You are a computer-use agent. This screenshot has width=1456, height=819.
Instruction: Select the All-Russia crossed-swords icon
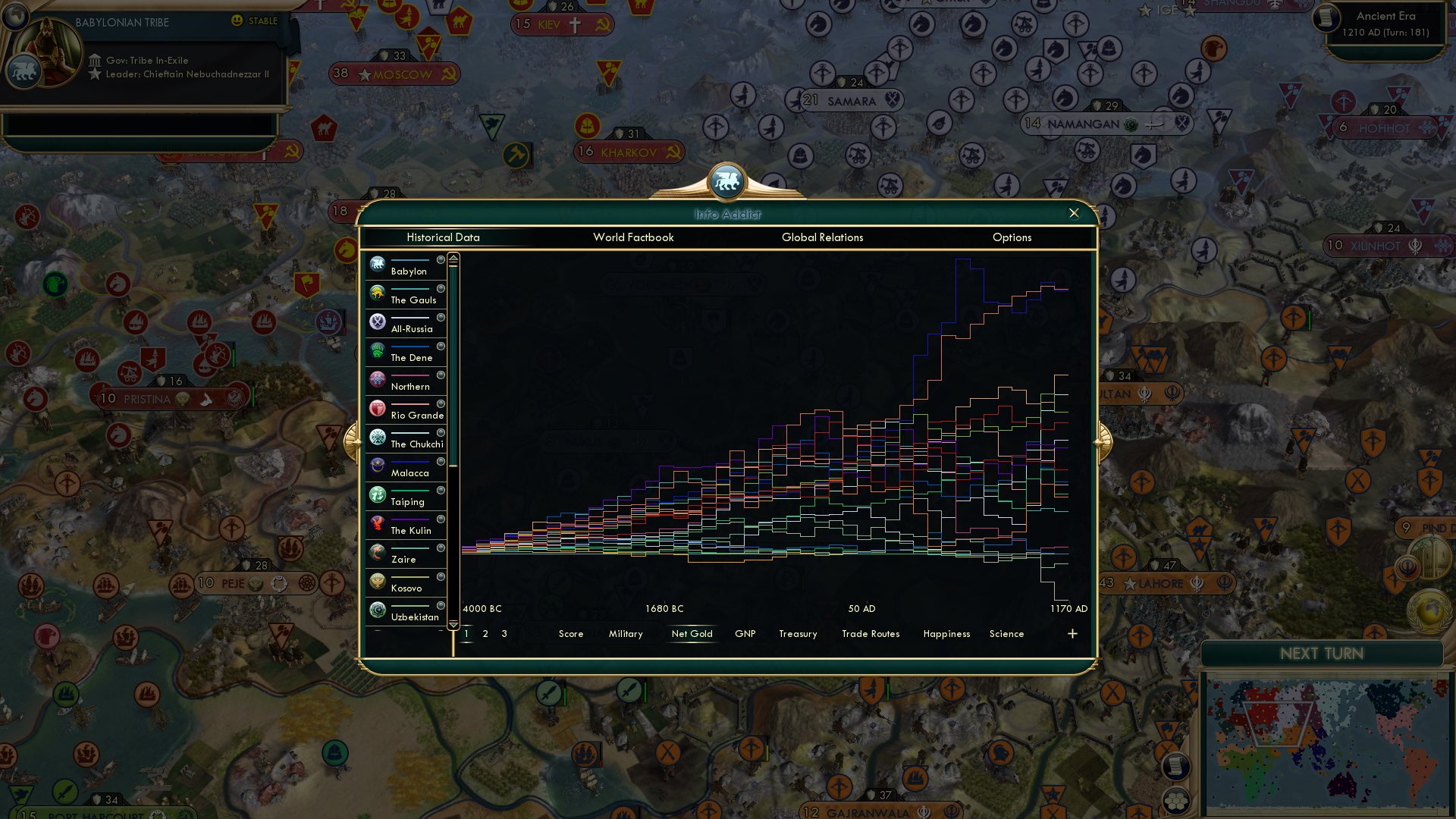point(377,322)
